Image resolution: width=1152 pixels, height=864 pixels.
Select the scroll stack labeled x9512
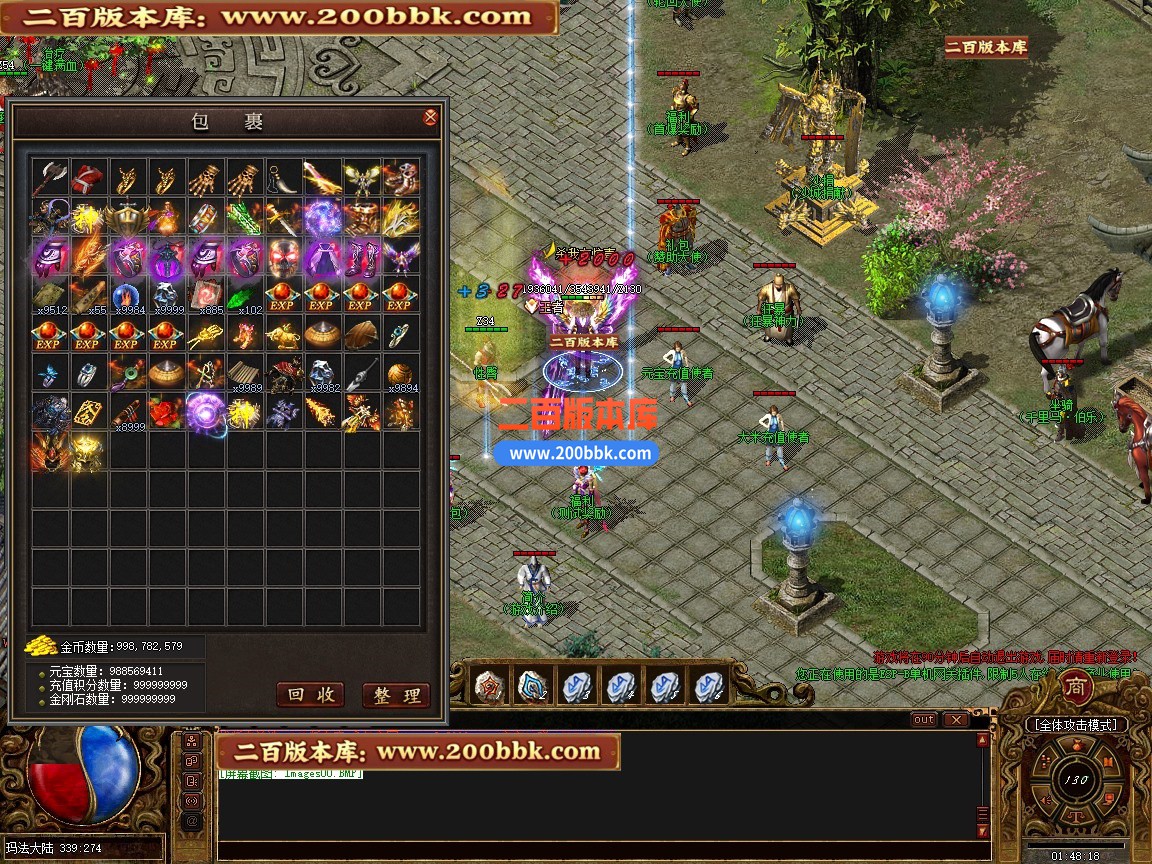tap(49, 296)
